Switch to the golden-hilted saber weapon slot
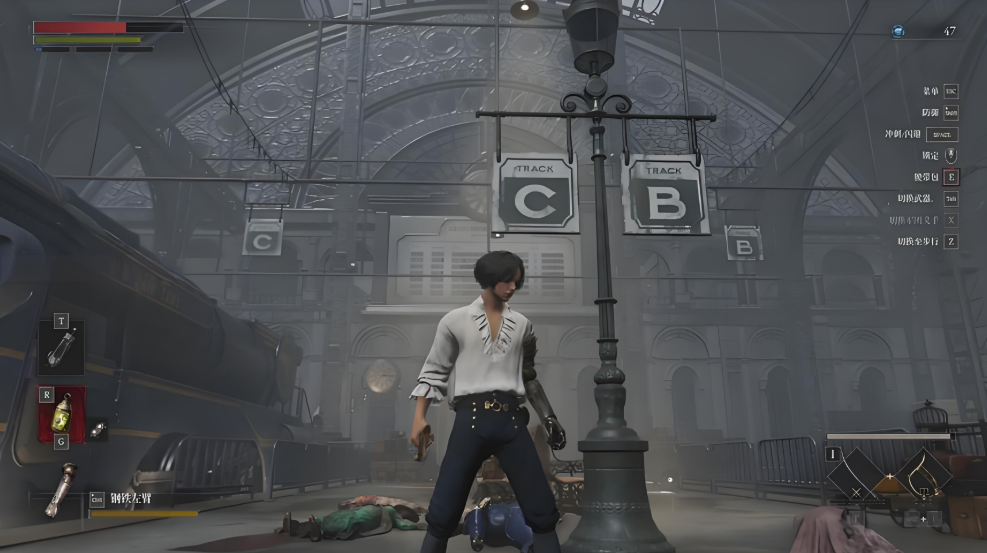The height and width of the screenshot is (553, 987). point(924,473)
